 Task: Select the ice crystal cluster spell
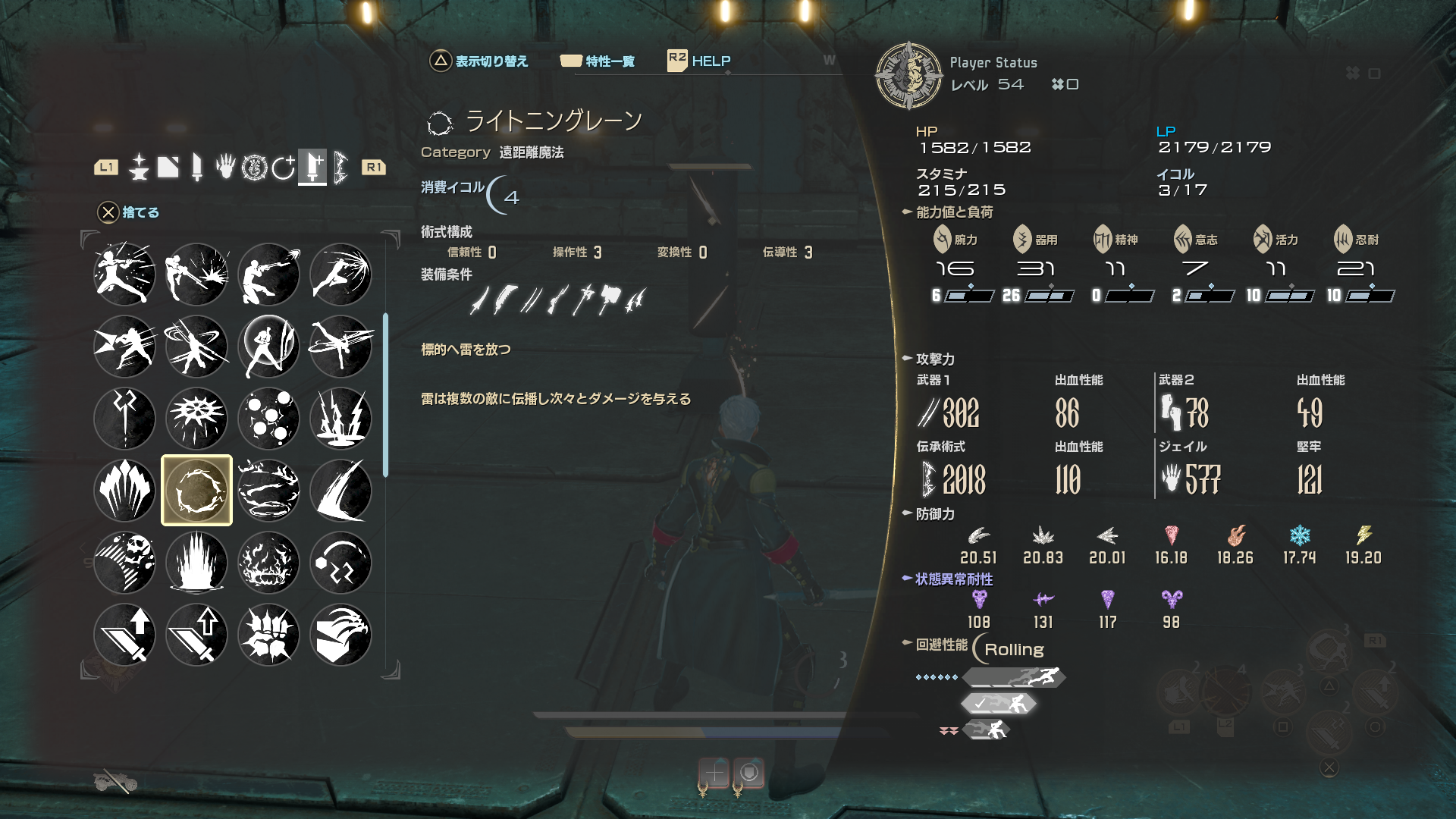point(124,491)
